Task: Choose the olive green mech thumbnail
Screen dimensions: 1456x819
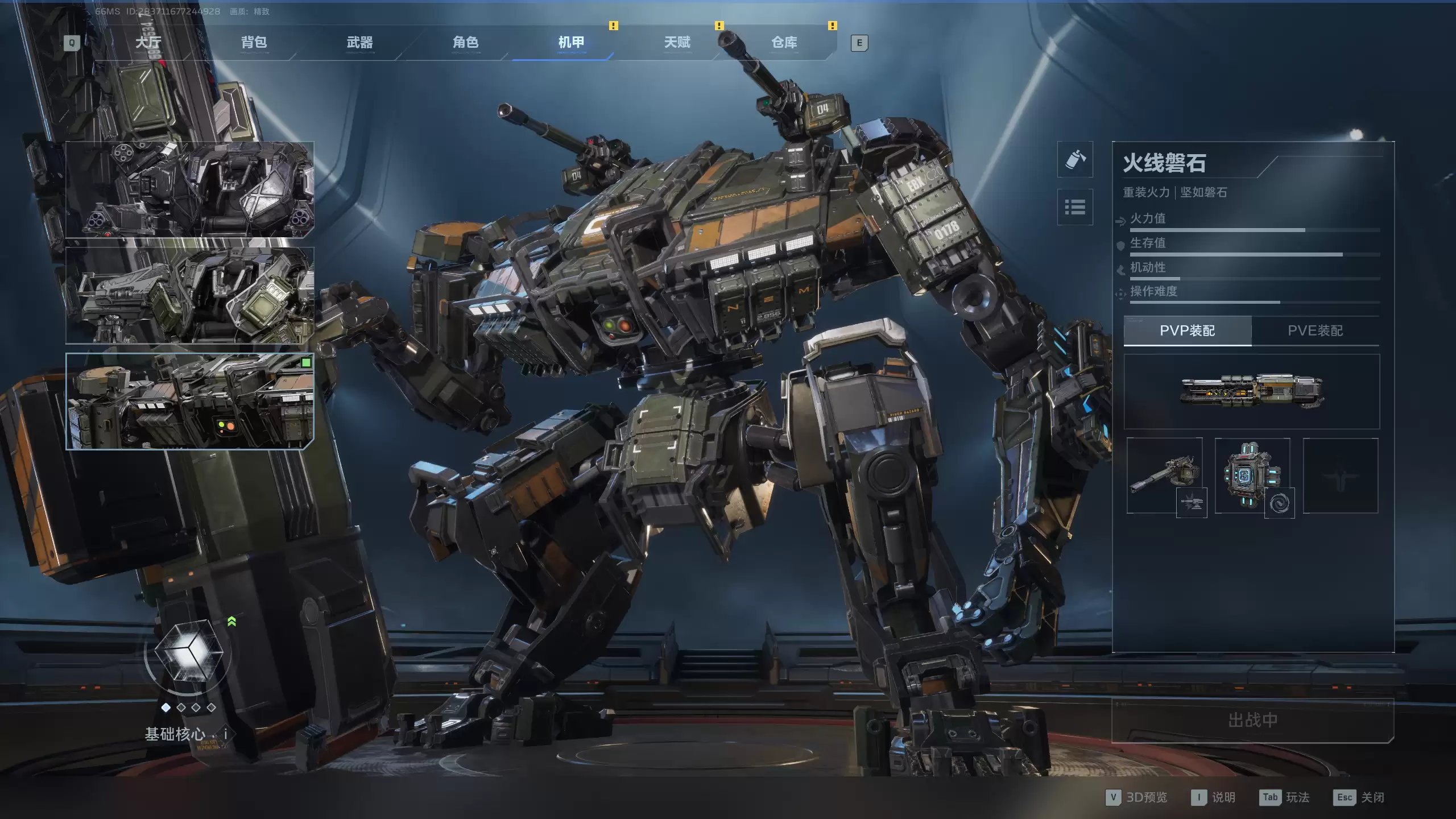Action: [189, 295]
